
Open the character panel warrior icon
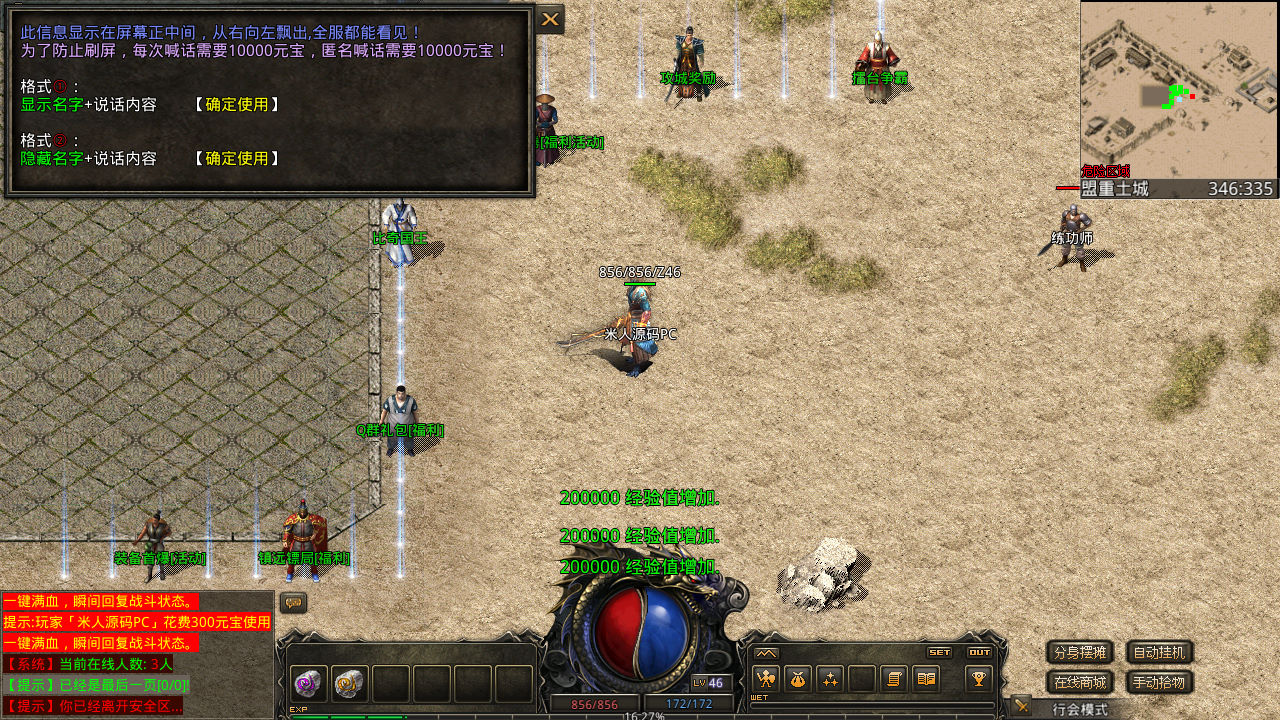tap(766, 679)
